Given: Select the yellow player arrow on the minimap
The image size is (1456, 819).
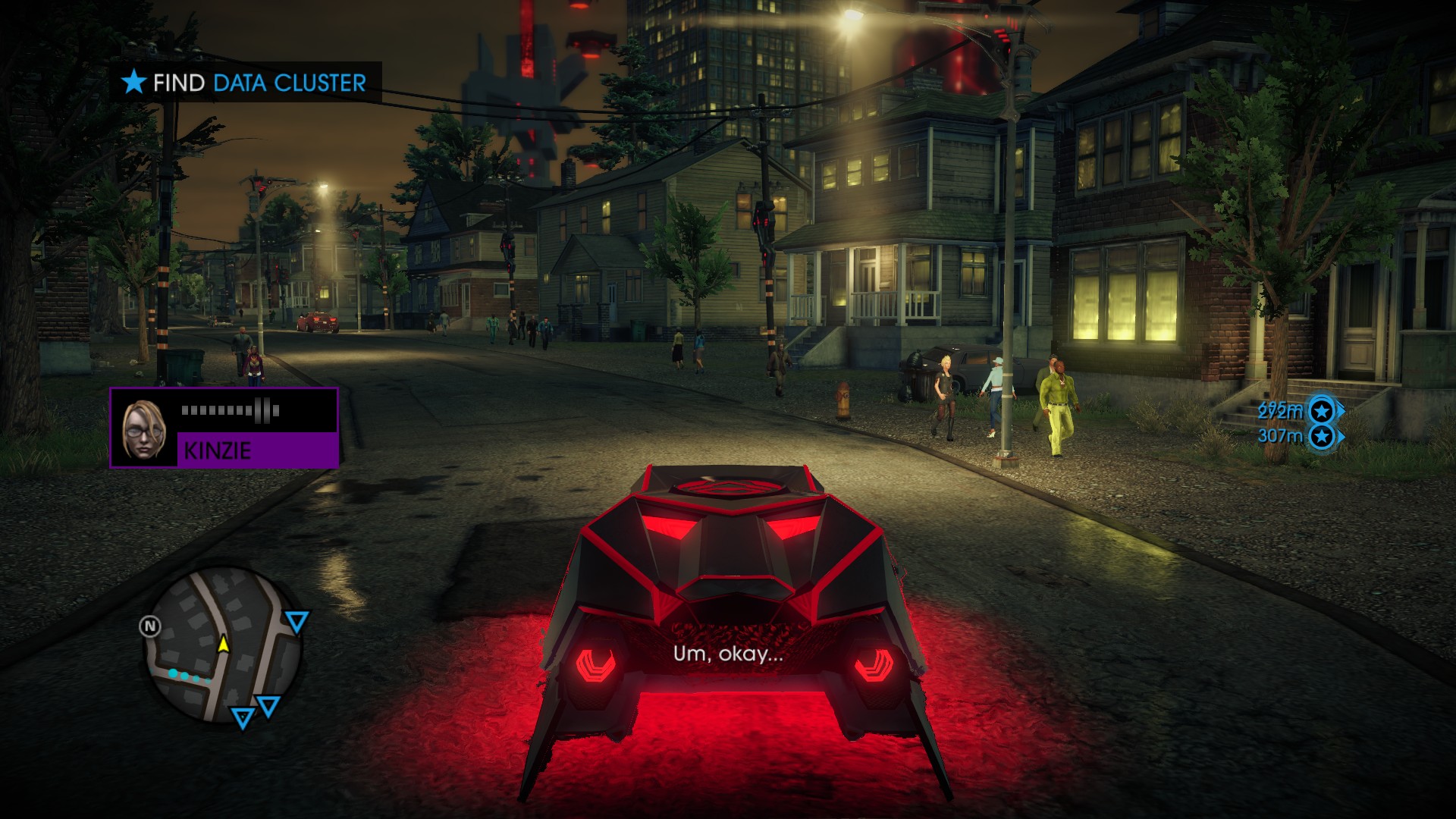Looking at the screenshot, I should [224, 644].
